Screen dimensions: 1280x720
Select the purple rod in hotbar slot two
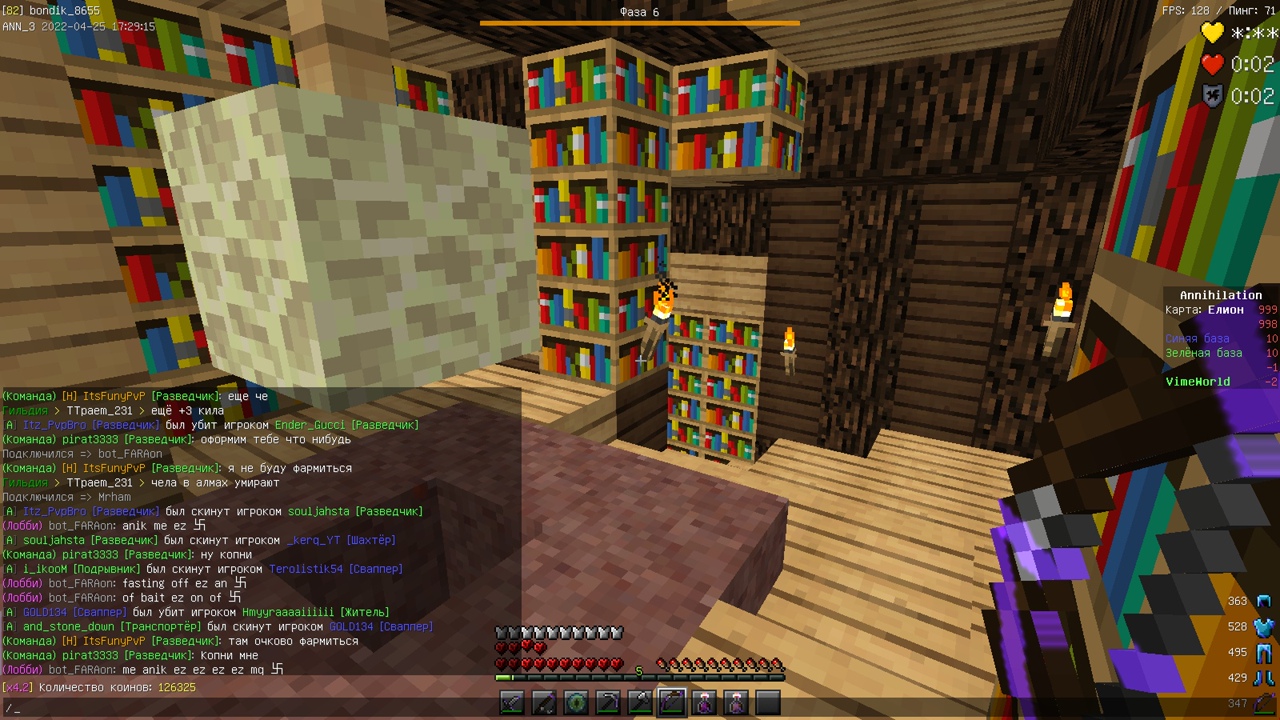coord(545,702)
